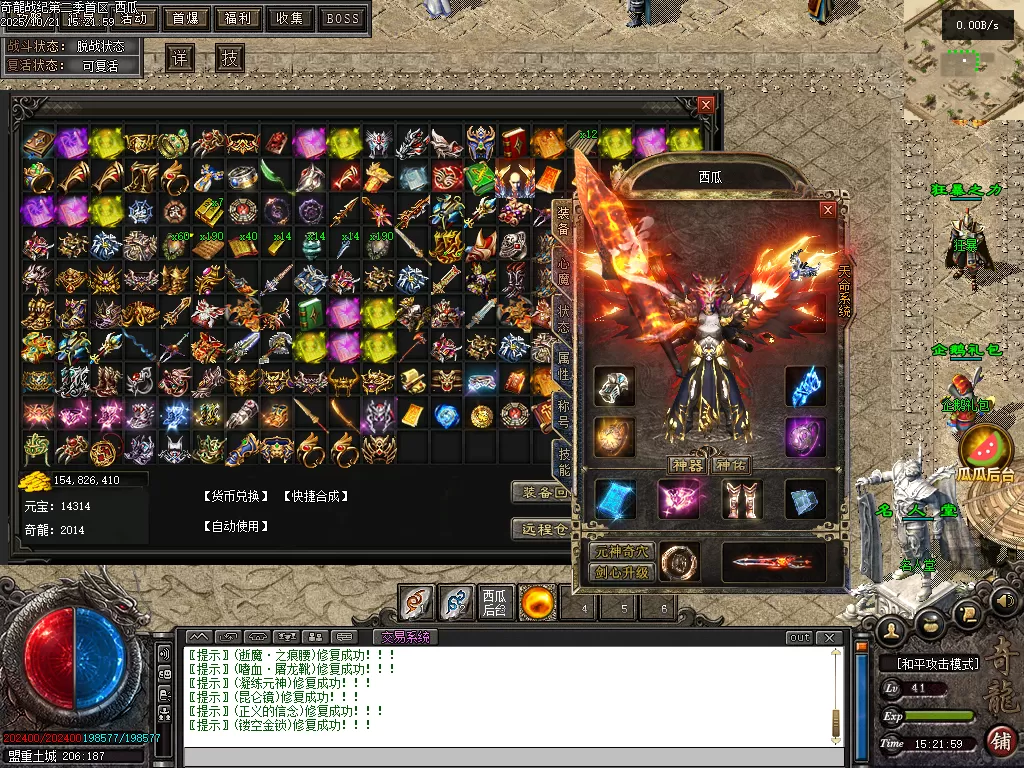Open the BOSS menu button
The image size is (1024, 768).
[343, 18]
